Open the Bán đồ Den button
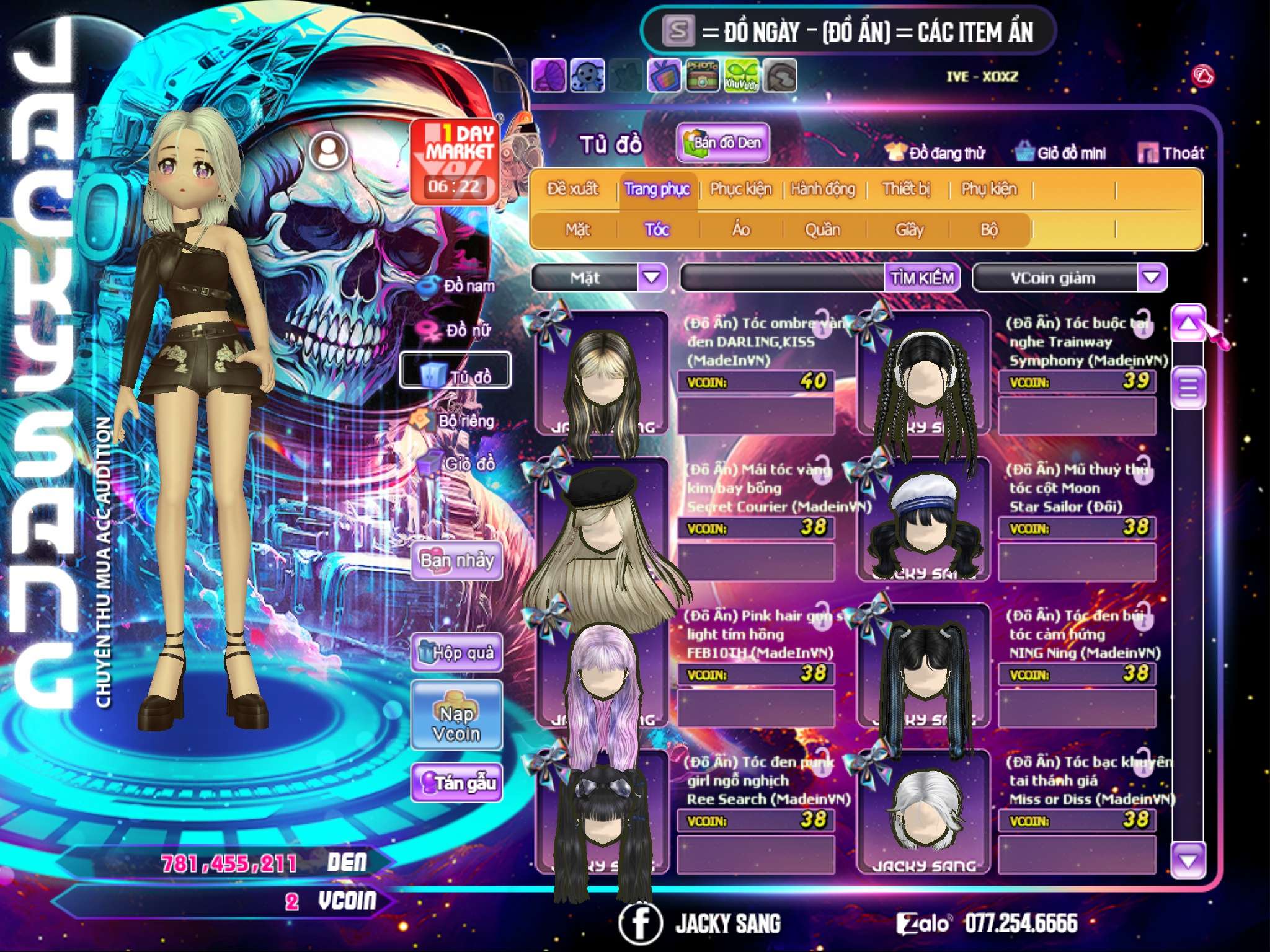The width and height of the screenshot is (1270, 952). [x=722, y=143]
